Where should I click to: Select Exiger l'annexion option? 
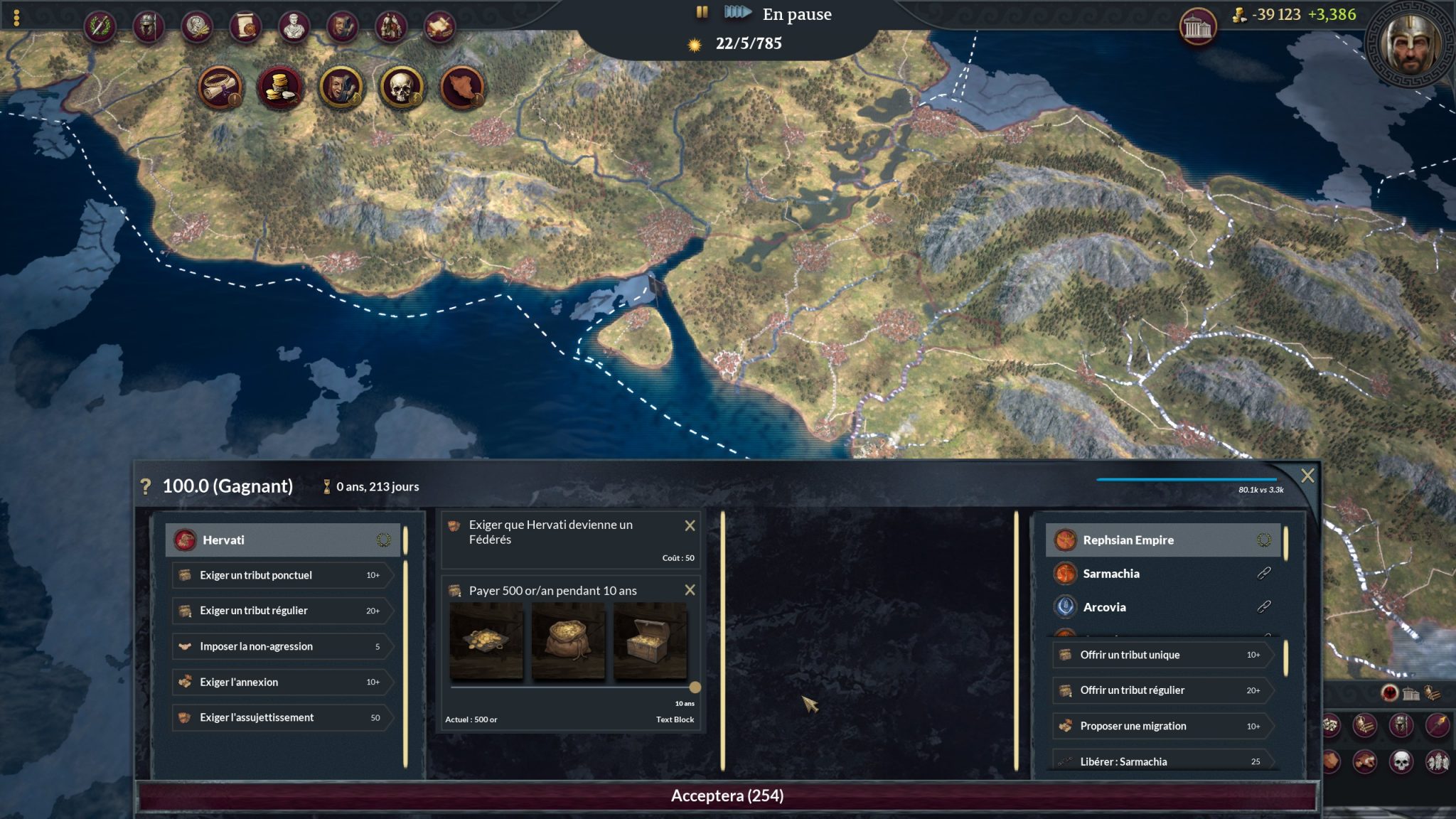(x=282, y=682)
